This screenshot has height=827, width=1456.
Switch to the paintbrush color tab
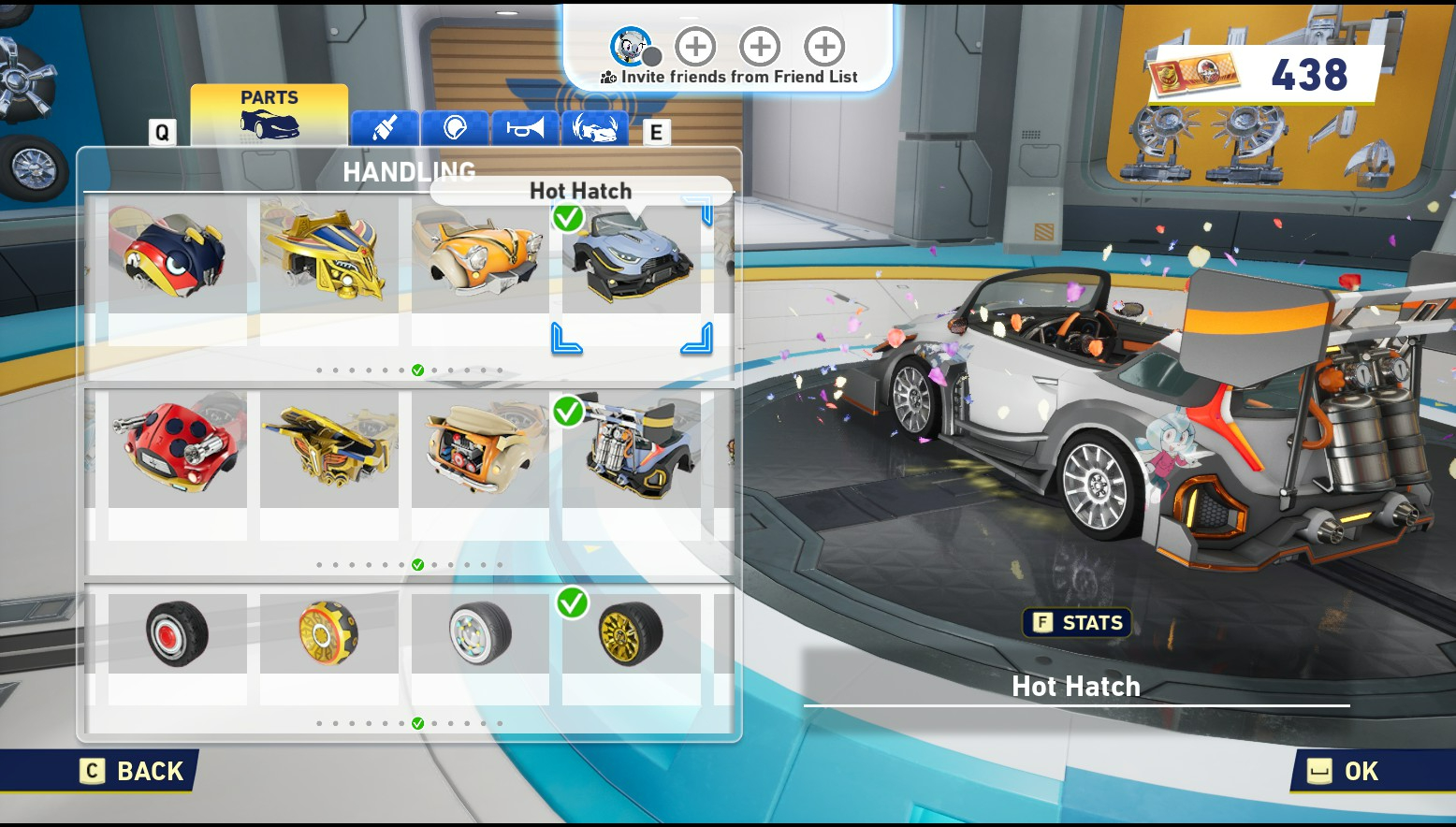(x=385, y=128)
